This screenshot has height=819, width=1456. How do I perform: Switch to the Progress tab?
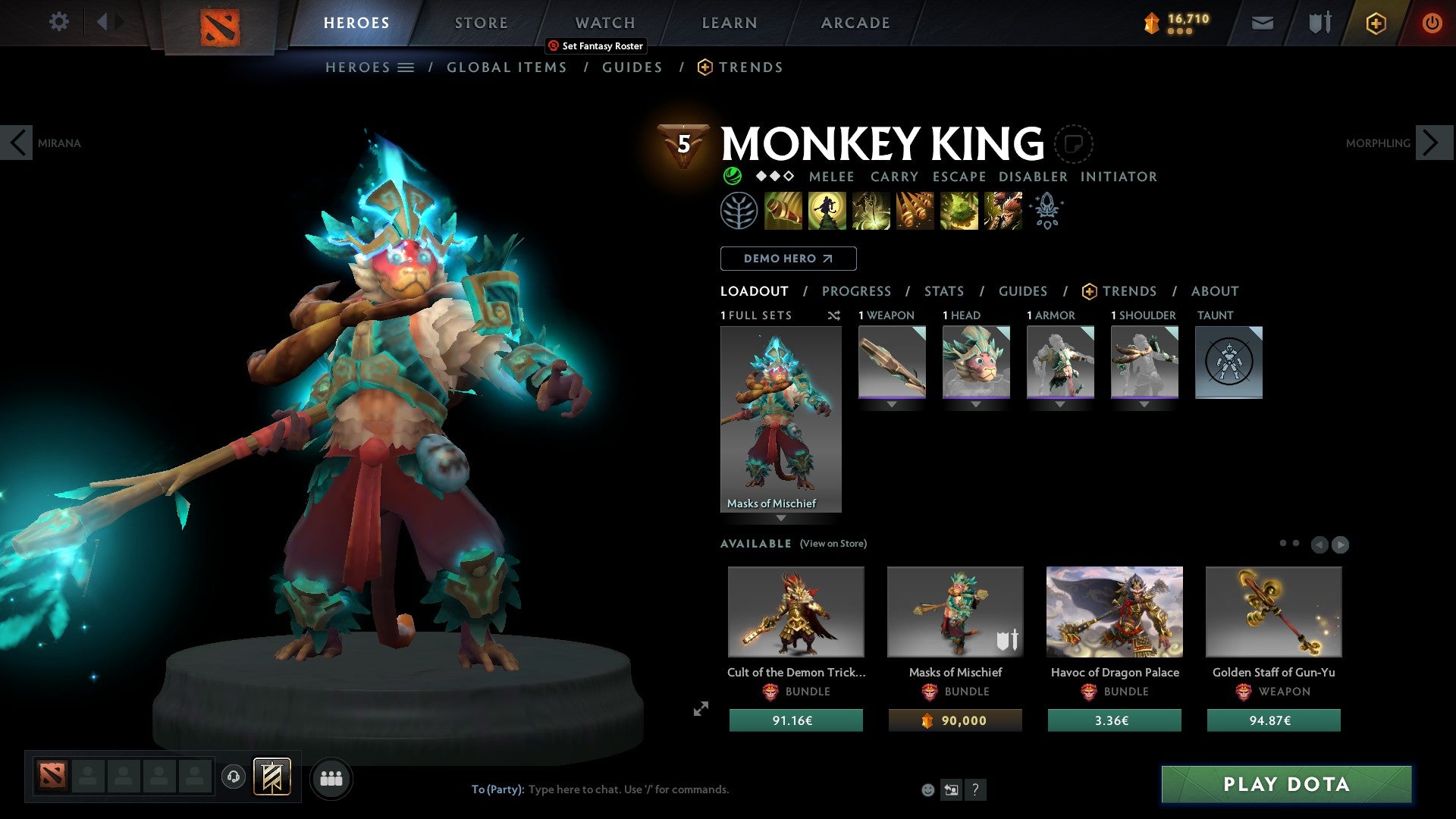(x=857, y=291)
